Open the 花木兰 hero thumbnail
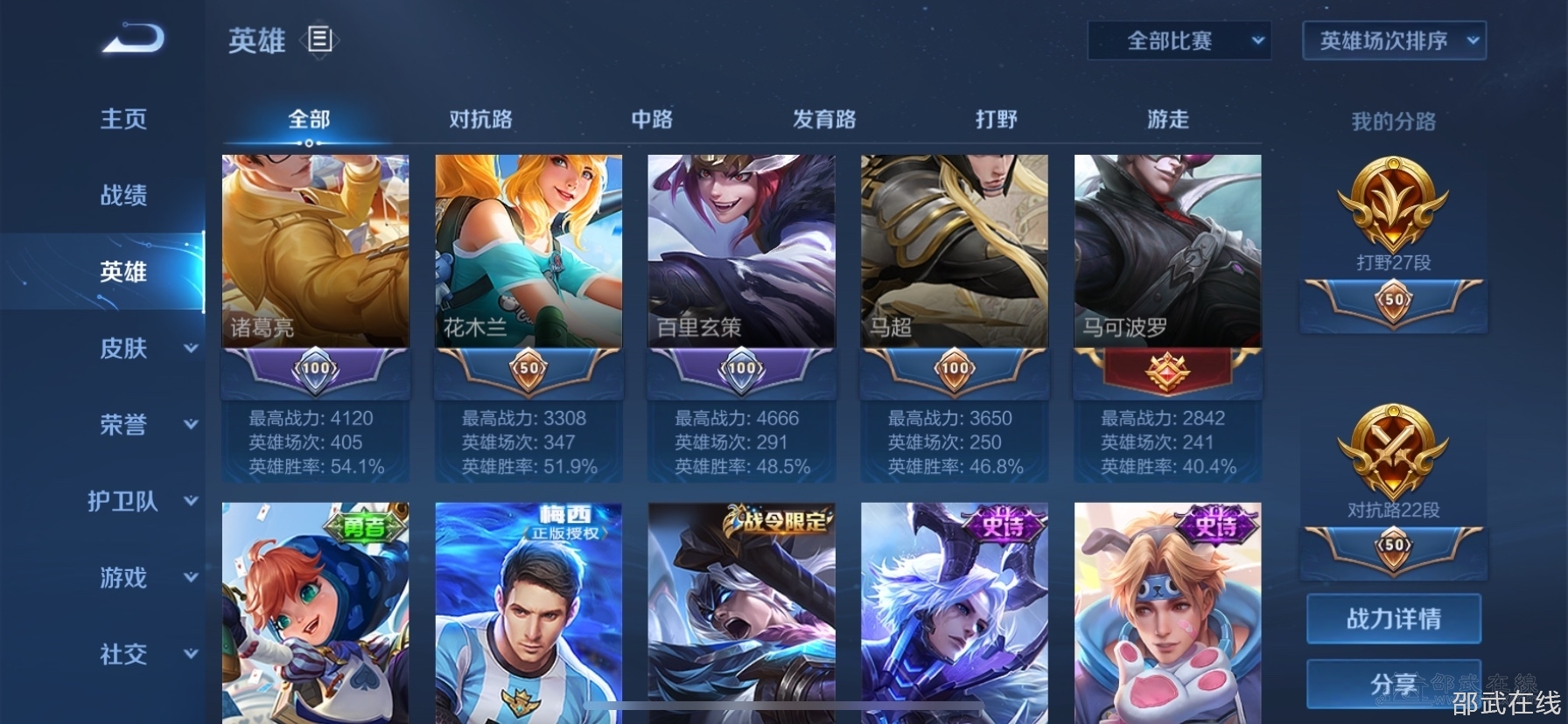Screen dimensions: 1568x724 coord(528,249)
